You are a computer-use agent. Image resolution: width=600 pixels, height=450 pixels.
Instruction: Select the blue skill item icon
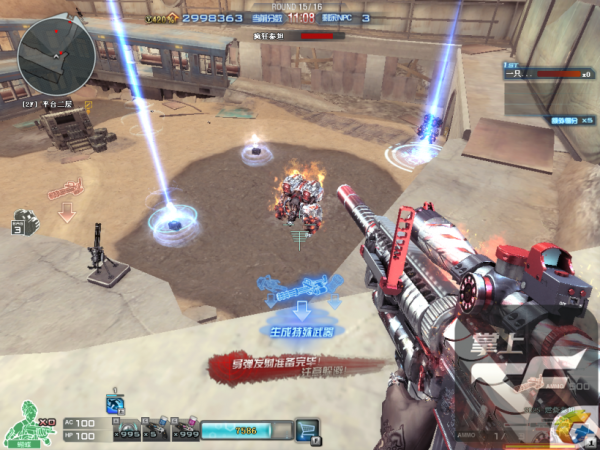point(114,403)
